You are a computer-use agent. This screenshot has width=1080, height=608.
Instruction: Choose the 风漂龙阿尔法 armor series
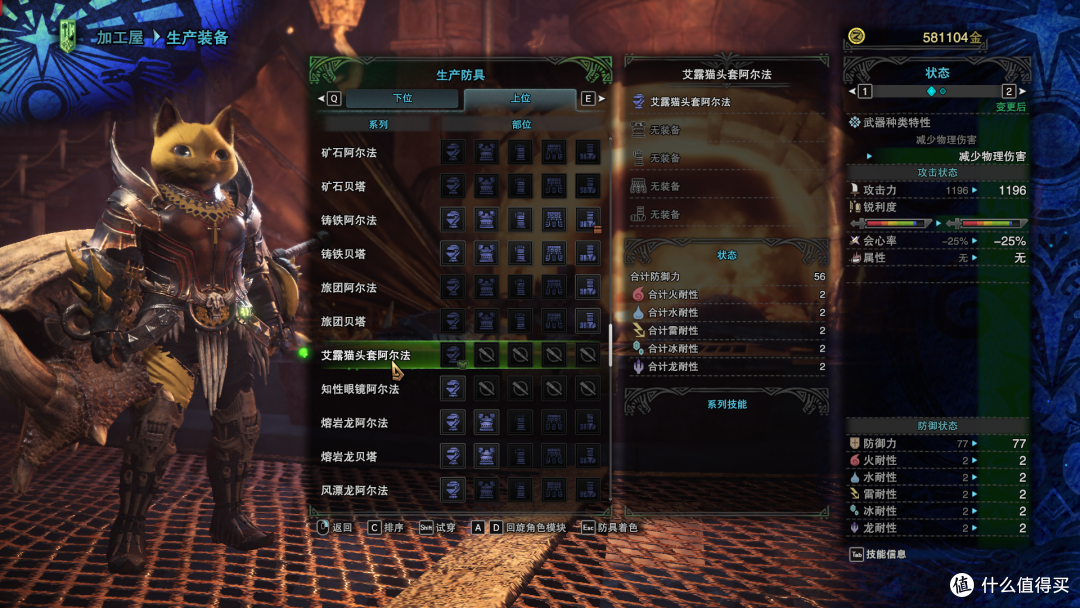(355, 491)
